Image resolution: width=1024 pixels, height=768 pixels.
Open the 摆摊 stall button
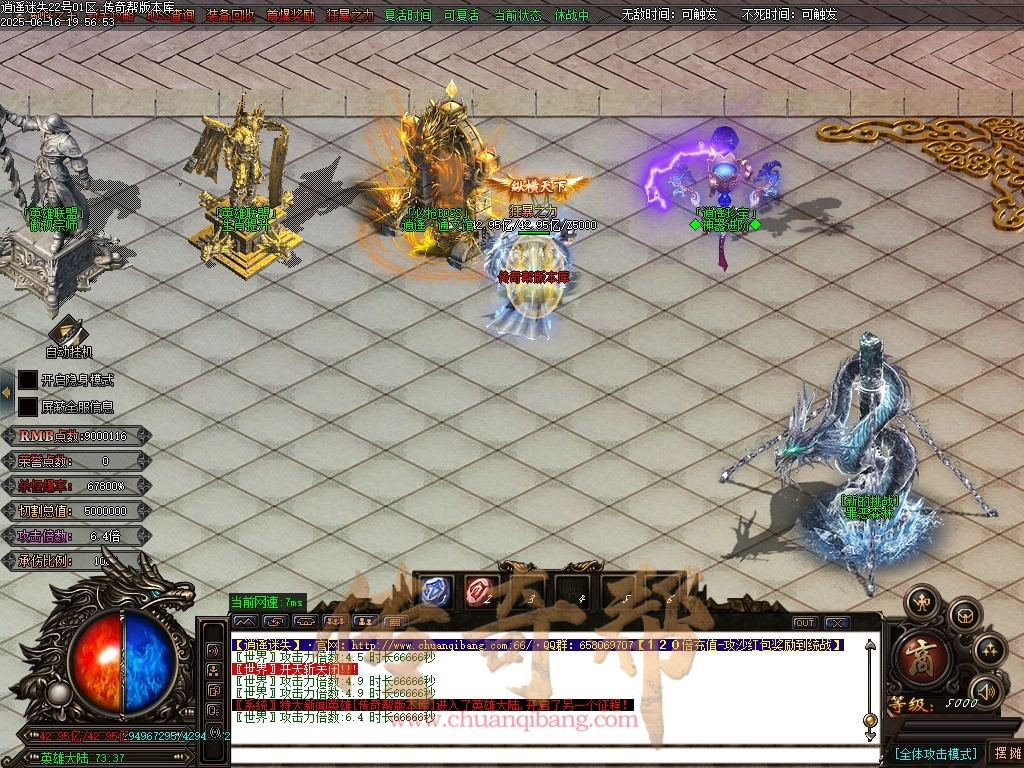pos(1005,753)
